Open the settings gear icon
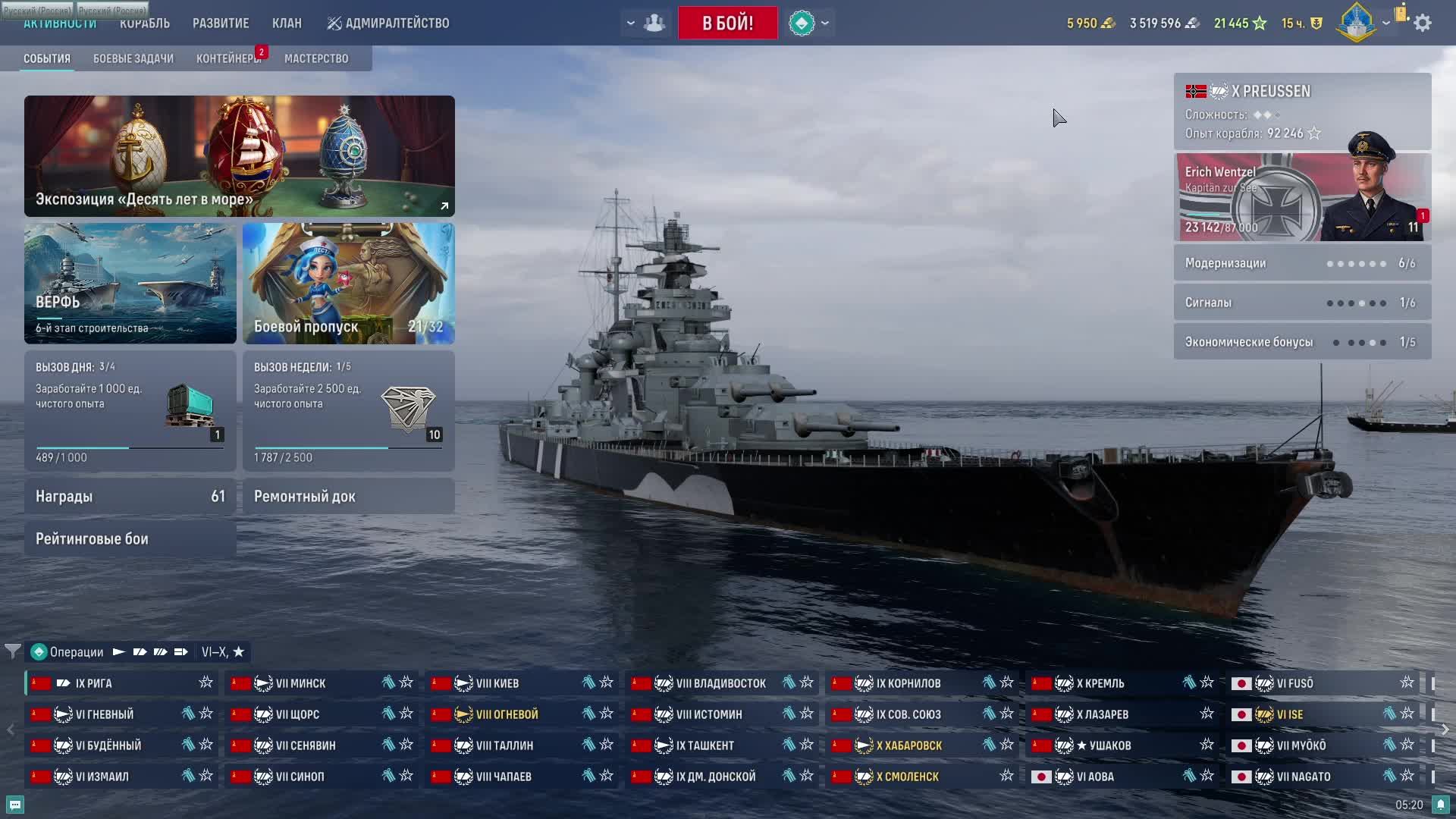 1423,23
